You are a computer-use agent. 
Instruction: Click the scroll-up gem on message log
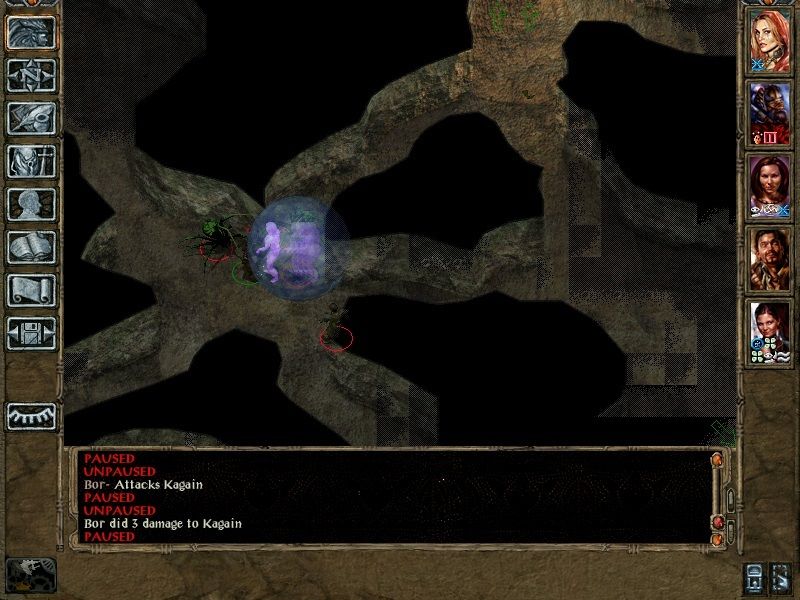[717, 460]
